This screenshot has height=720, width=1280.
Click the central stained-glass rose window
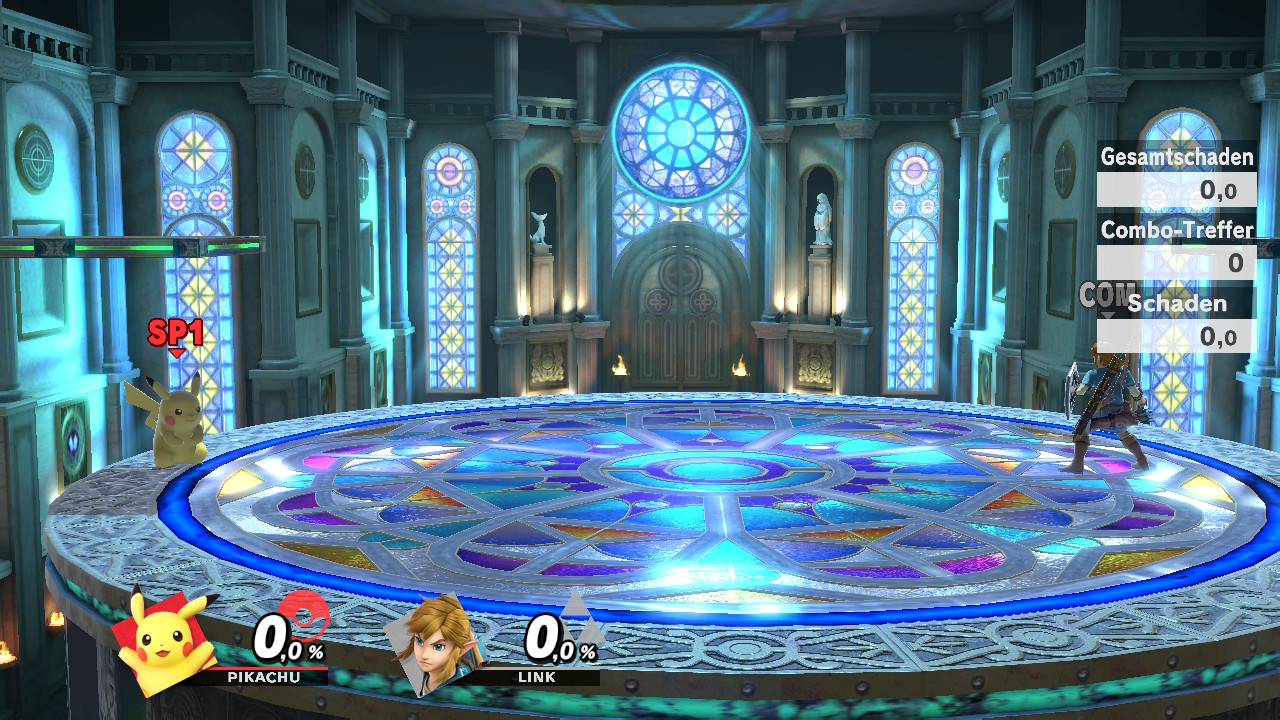pos(678,128)
